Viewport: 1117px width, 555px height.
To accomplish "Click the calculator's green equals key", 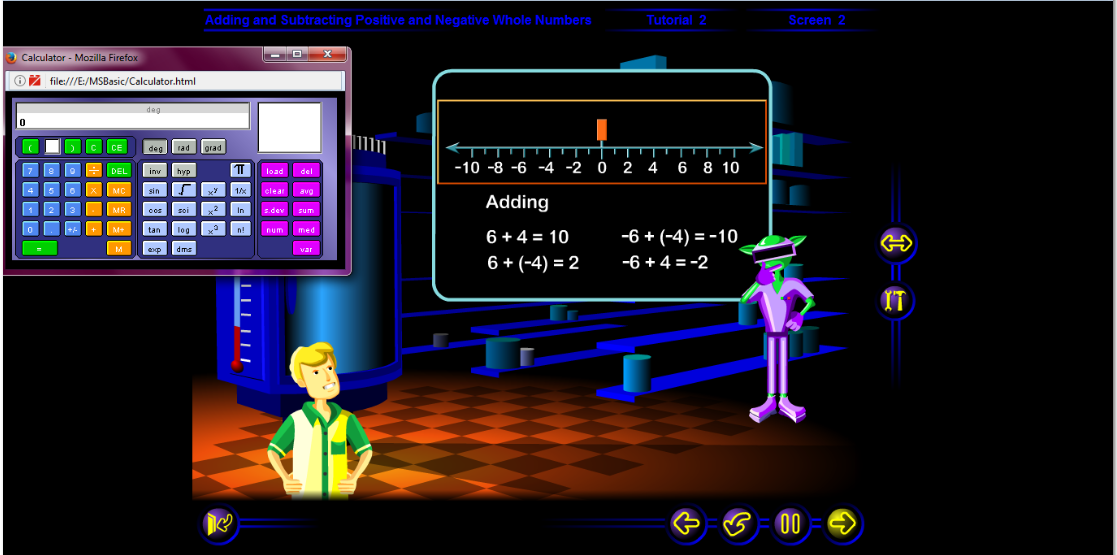I will pos(39,248).
